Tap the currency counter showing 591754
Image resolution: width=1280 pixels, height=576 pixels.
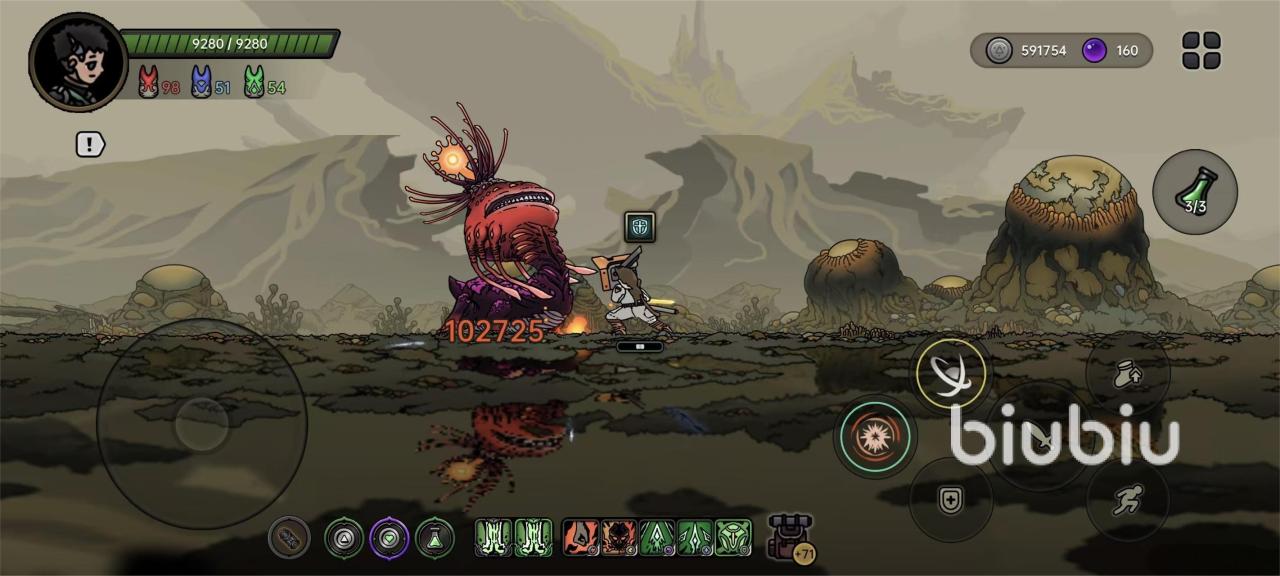point(1030,50)
